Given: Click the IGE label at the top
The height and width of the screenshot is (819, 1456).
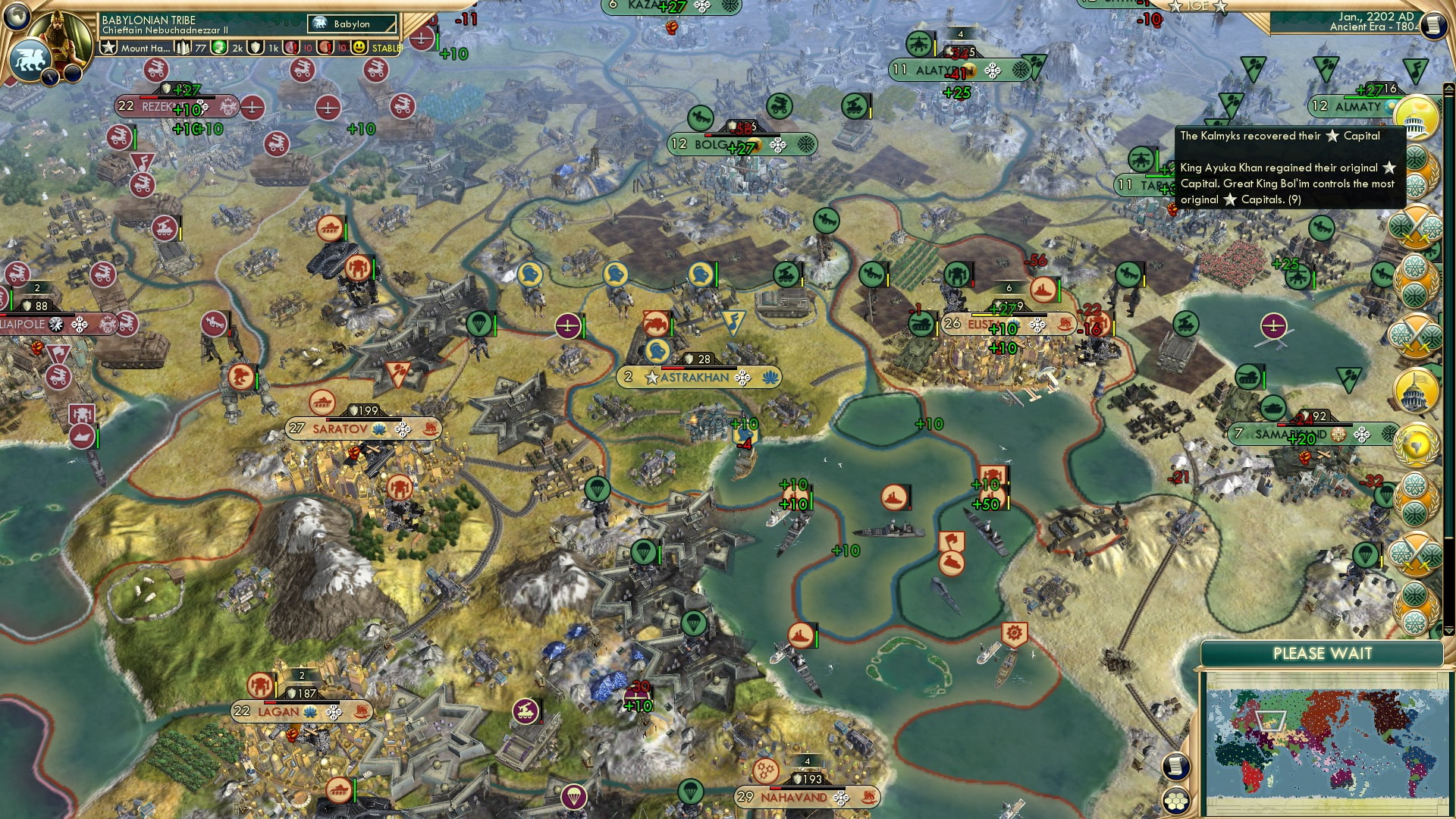Looking at the screenshot, I should click(1198, 6).
